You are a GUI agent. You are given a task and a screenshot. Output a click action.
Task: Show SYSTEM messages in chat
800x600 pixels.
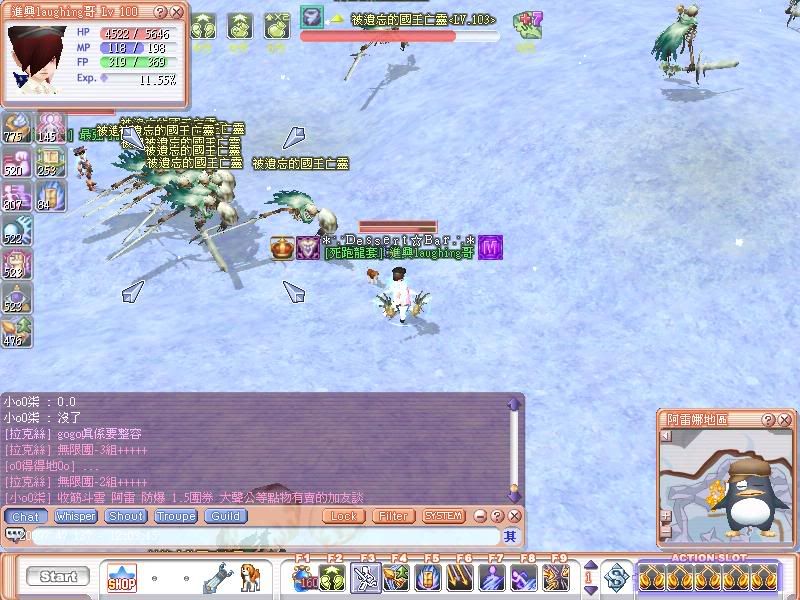(443, 517)
